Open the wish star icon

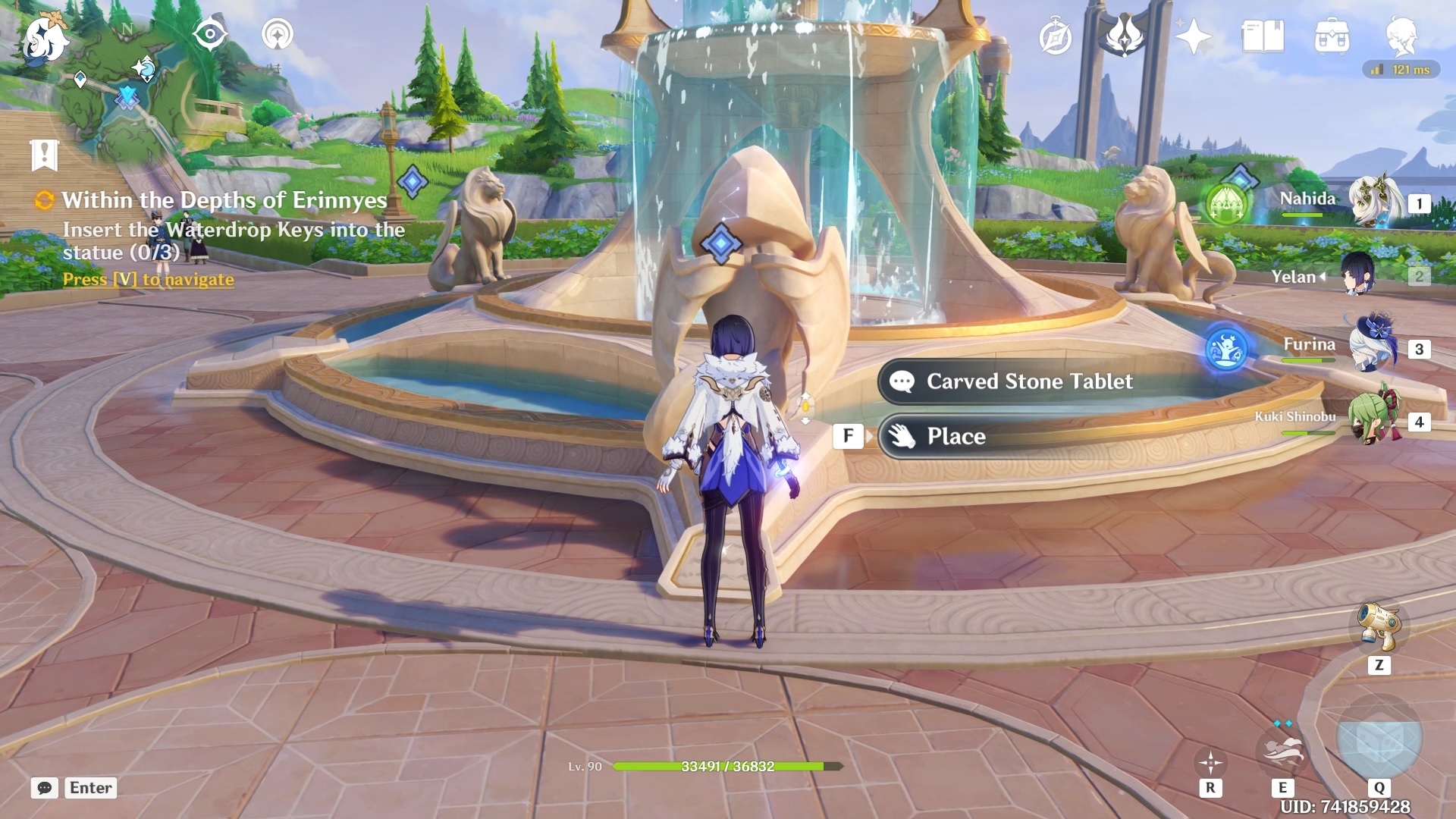[x=1193, y=36]
